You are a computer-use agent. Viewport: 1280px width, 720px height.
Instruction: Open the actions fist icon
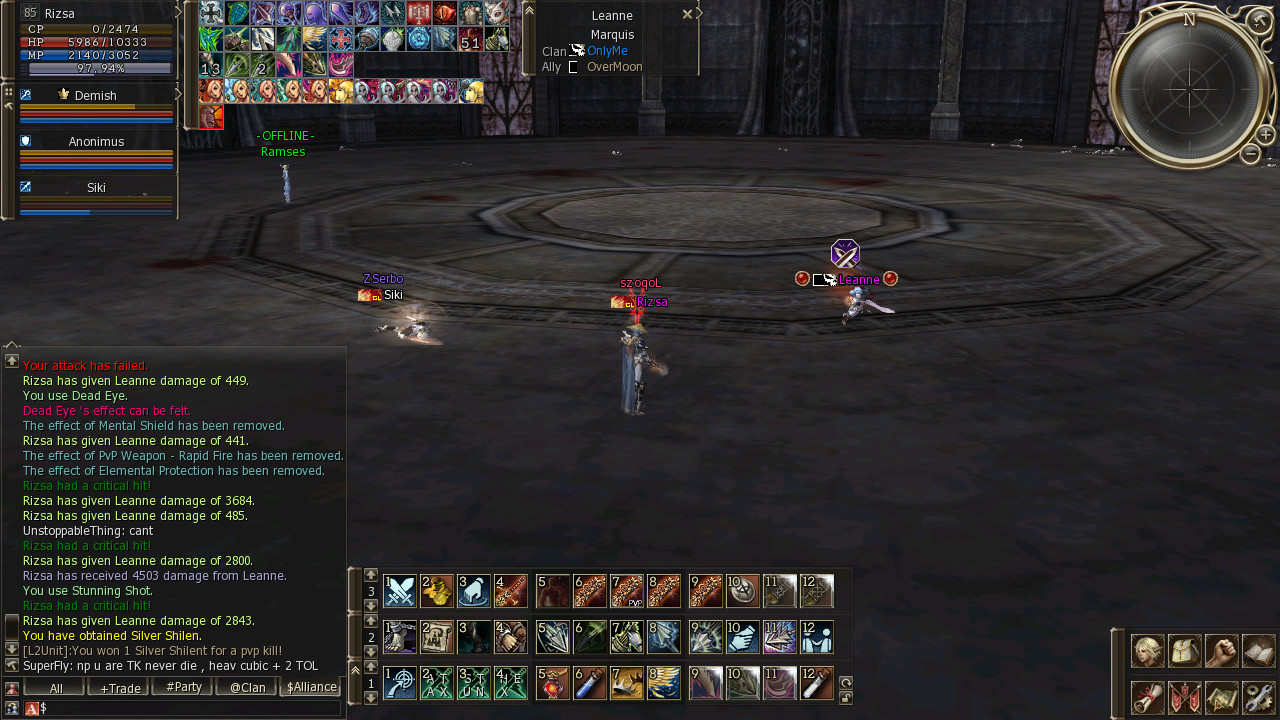pyautogui.click(x=1221, y=651)
